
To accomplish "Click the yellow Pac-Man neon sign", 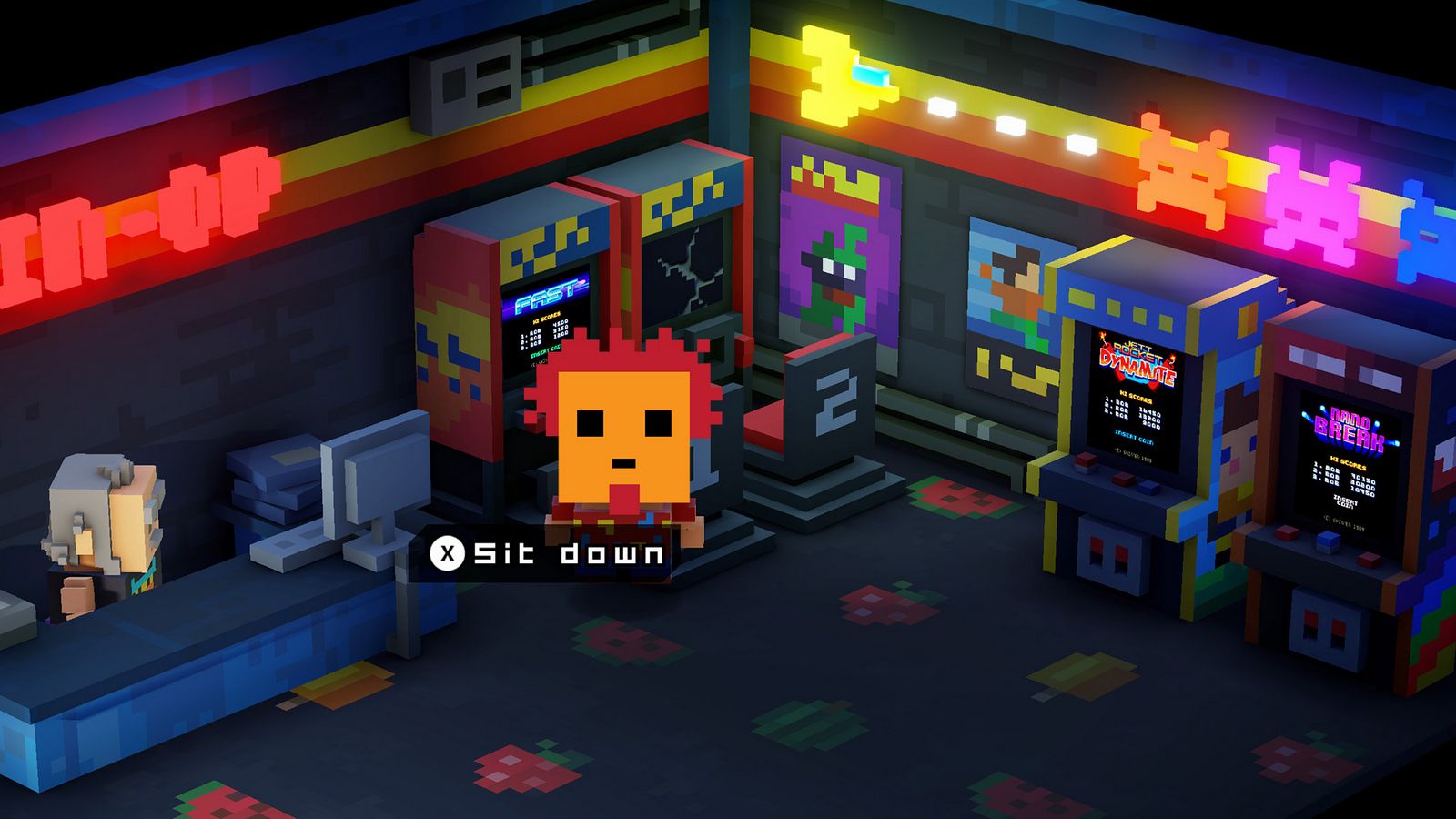I will coord(826,77).
